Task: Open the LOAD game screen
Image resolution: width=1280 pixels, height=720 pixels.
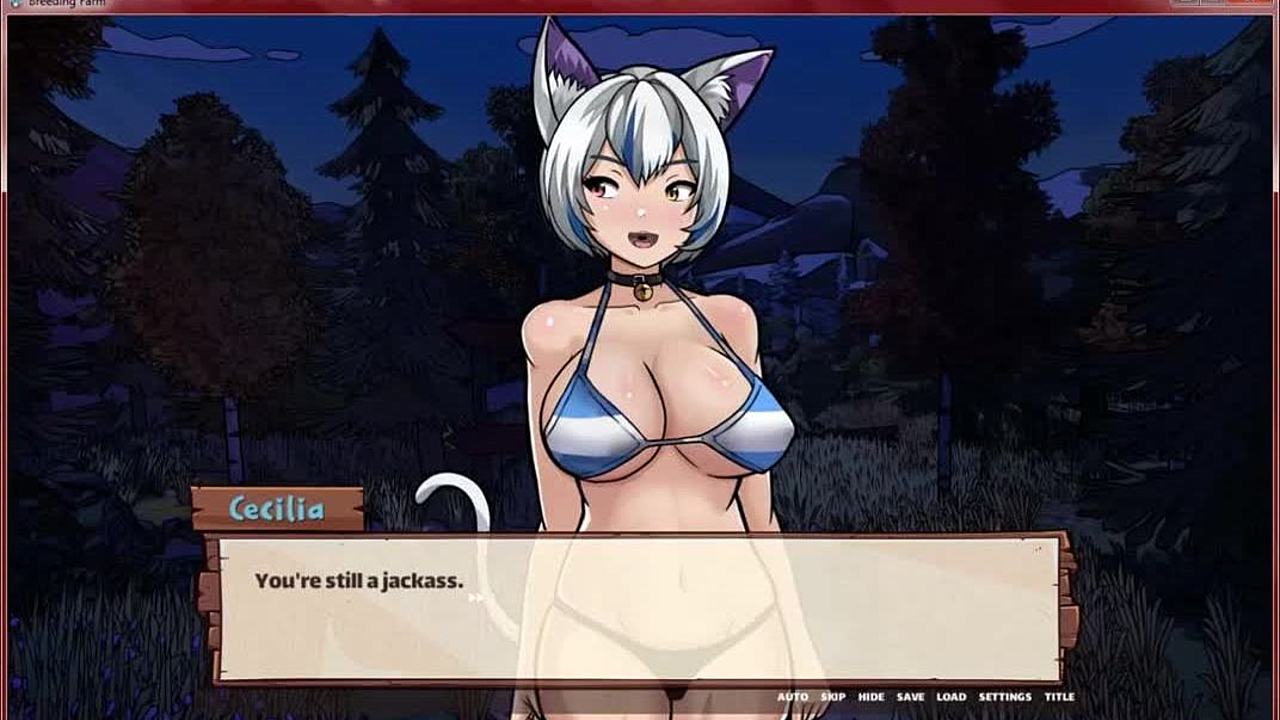Action: pos(951,697)
